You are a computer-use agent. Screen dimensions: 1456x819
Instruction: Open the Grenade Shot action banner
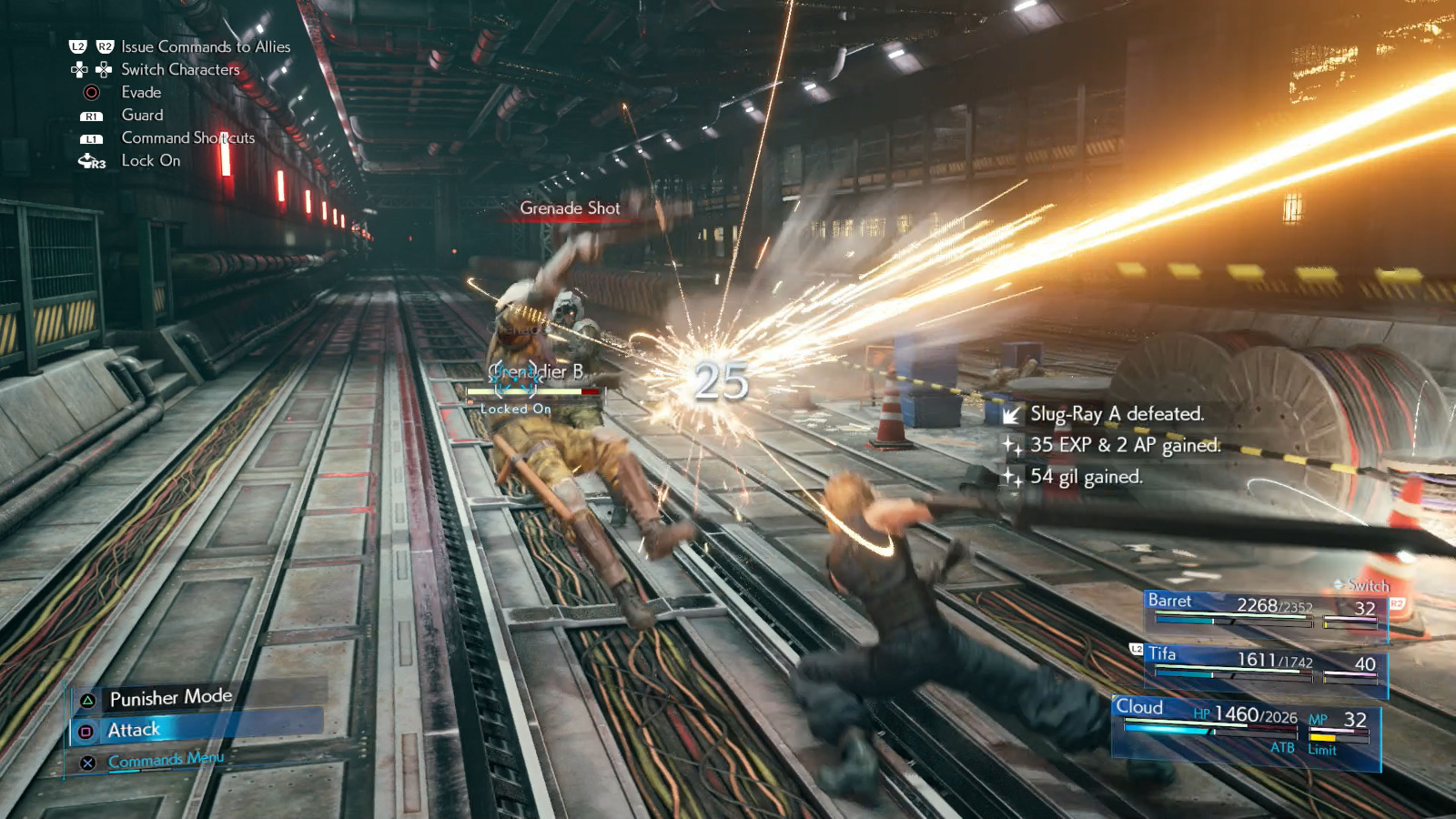[570, 208]
